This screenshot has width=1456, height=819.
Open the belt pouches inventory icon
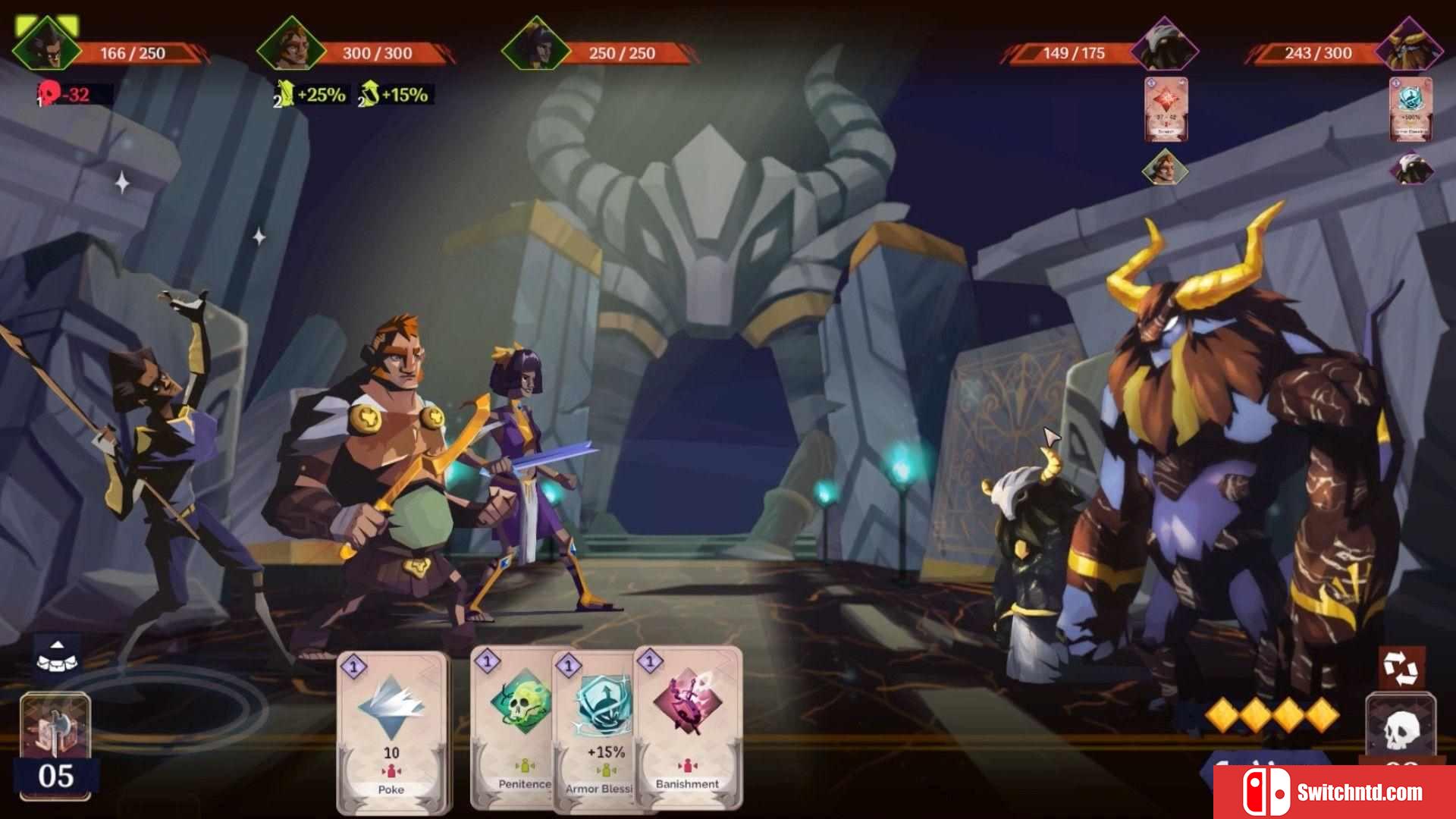coord(58,655)
